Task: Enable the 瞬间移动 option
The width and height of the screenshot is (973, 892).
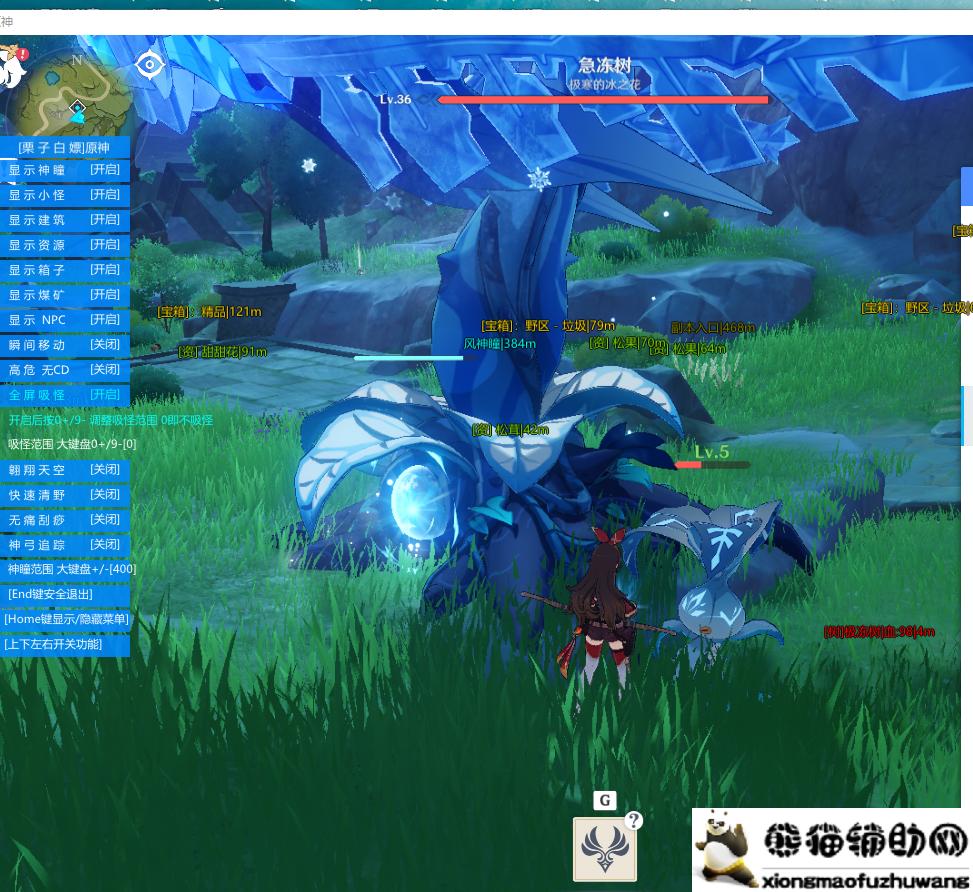Action: pos(65,345)
